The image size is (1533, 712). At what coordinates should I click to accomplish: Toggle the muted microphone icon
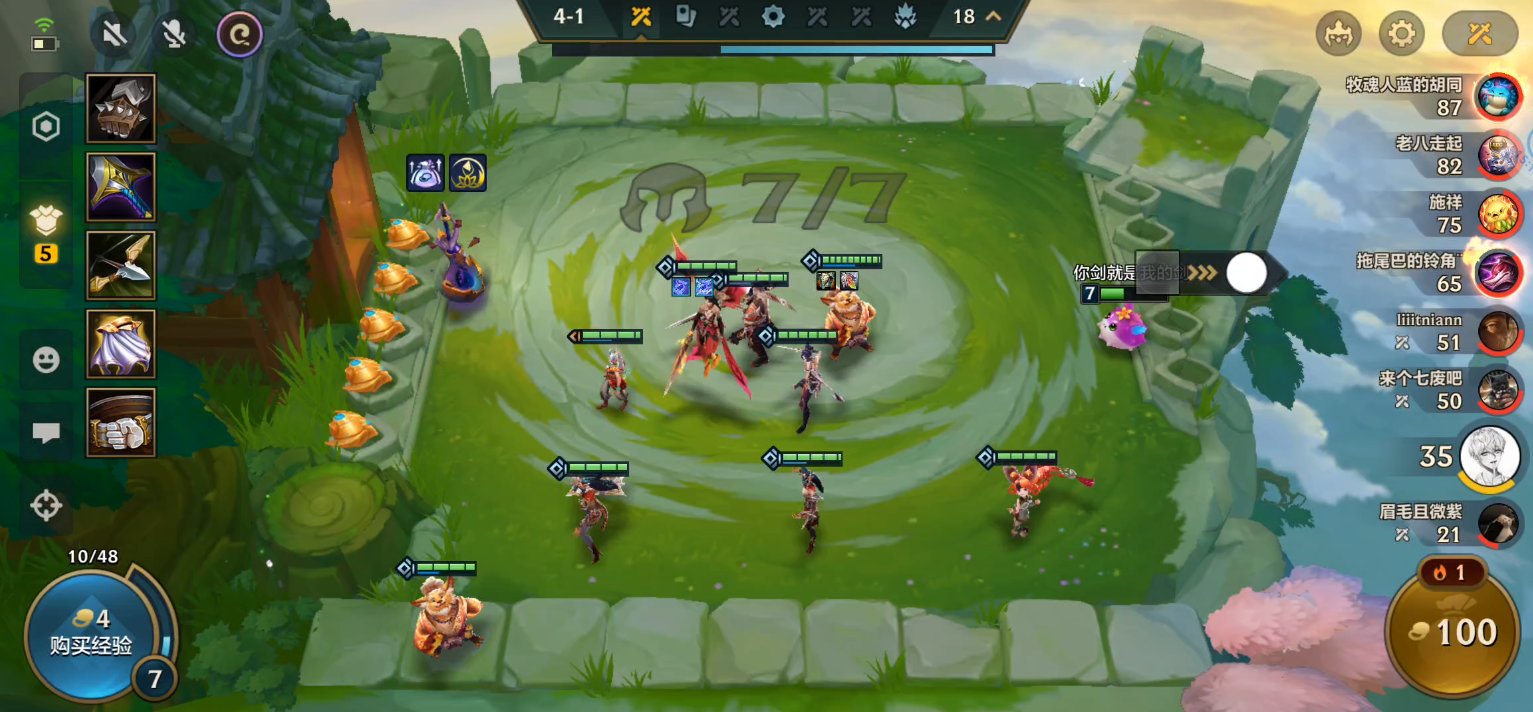175,35
